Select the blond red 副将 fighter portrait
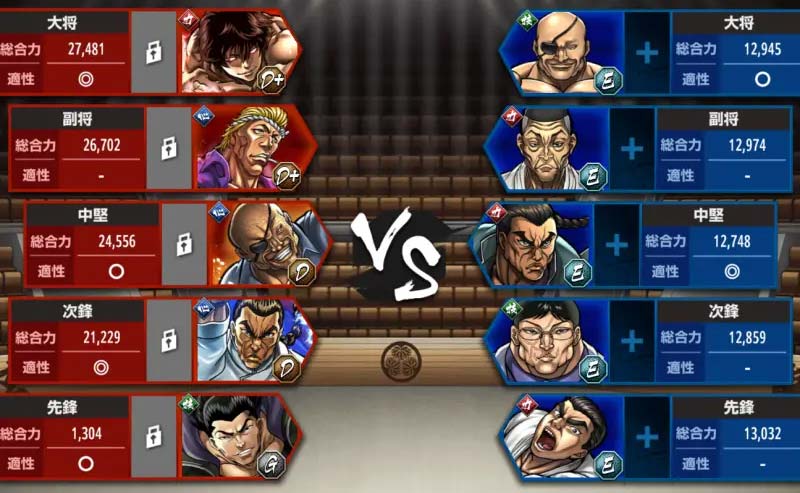Screen dimensions: 800x493 [x=254, y=149]
